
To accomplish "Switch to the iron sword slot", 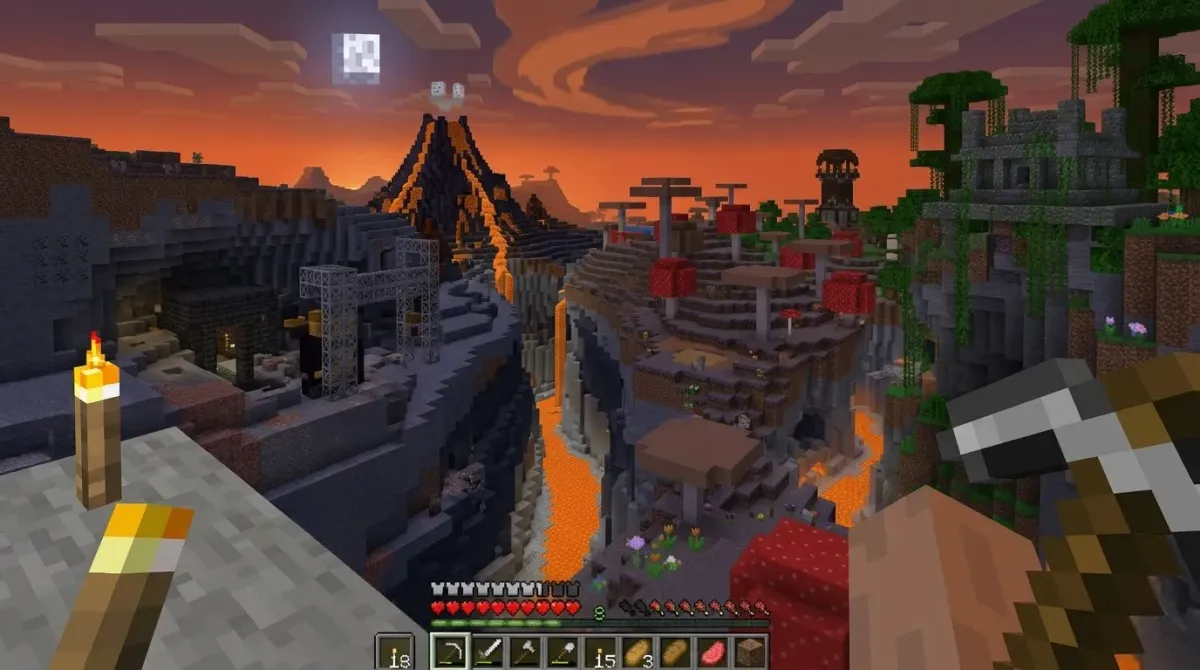I will point(487,652).
